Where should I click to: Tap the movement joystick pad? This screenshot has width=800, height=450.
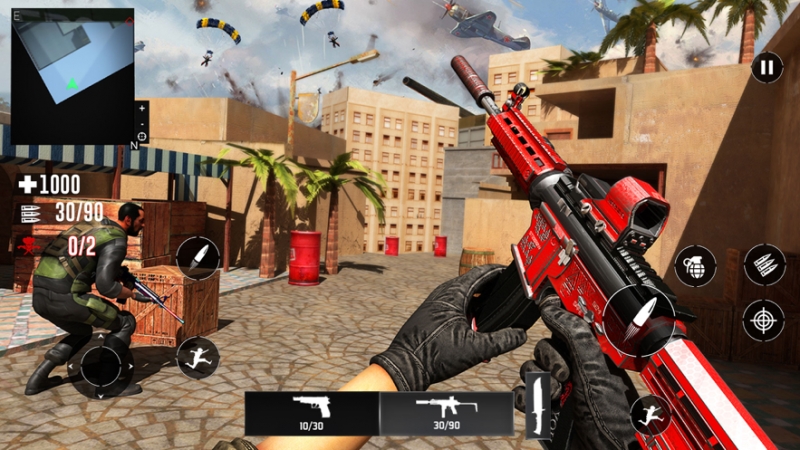[101, 366]
